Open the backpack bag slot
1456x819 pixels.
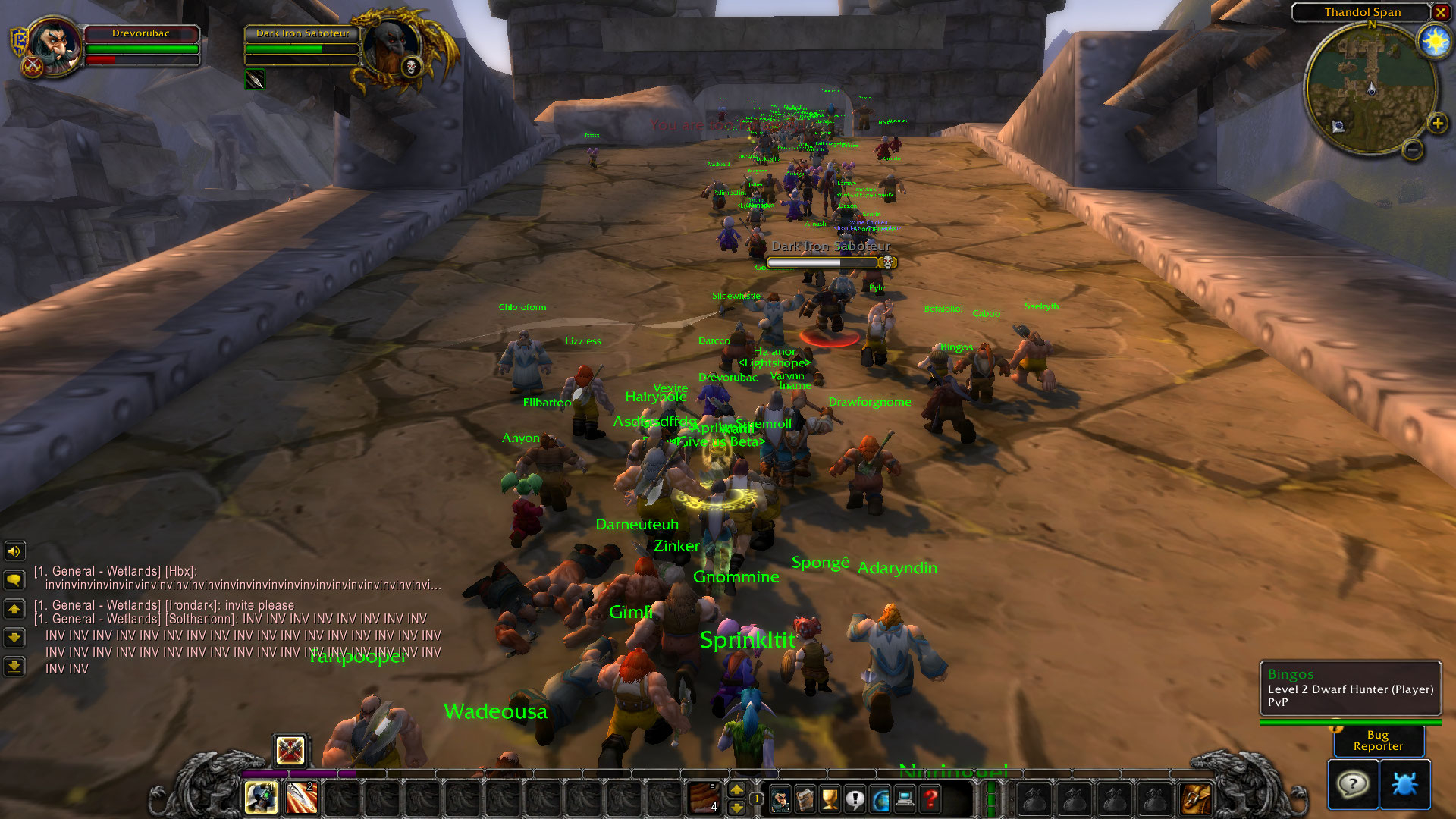[x=1196, y=799]
